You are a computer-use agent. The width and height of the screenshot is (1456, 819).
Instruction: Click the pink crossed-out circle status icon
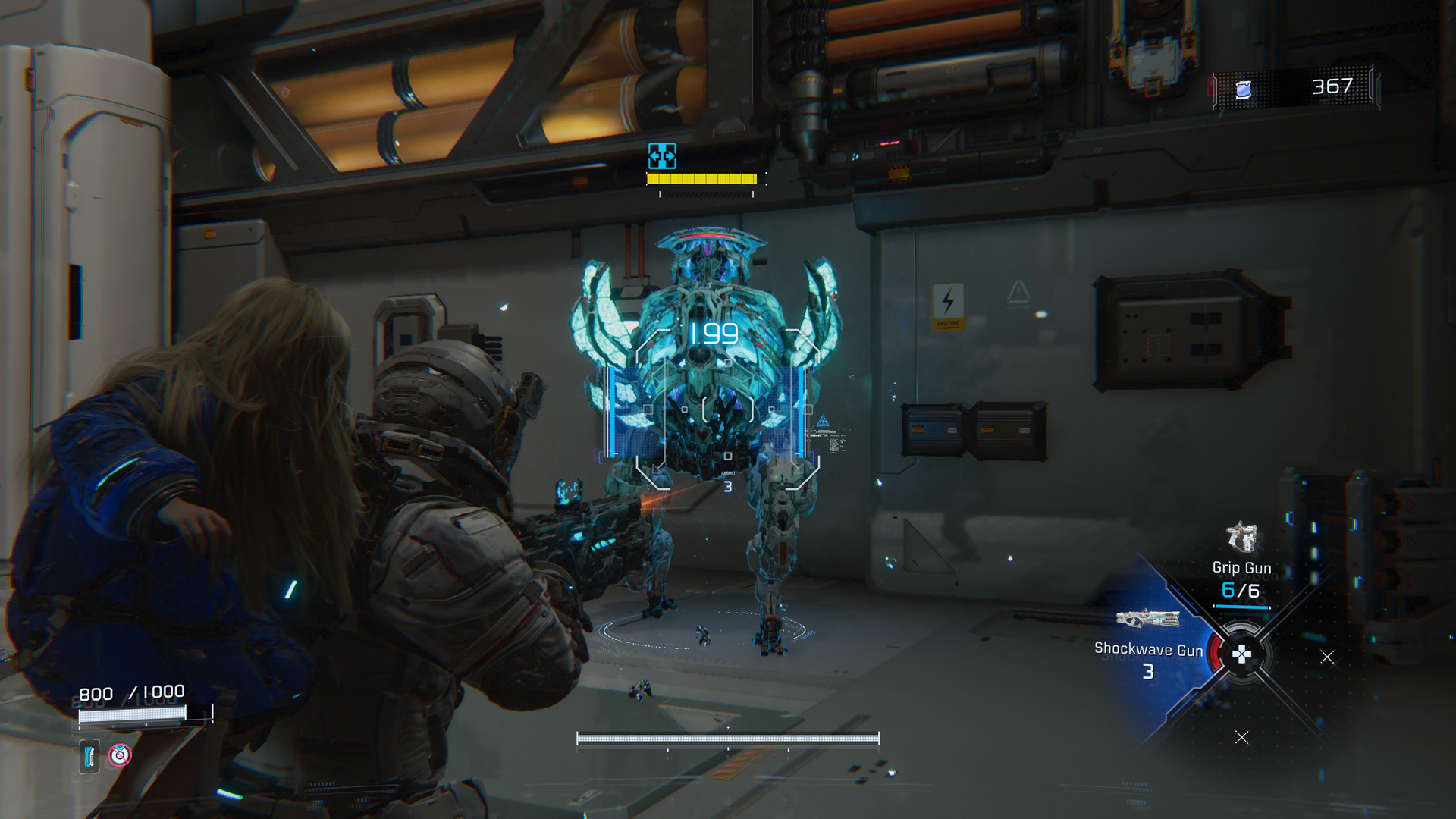click(120, 755)
